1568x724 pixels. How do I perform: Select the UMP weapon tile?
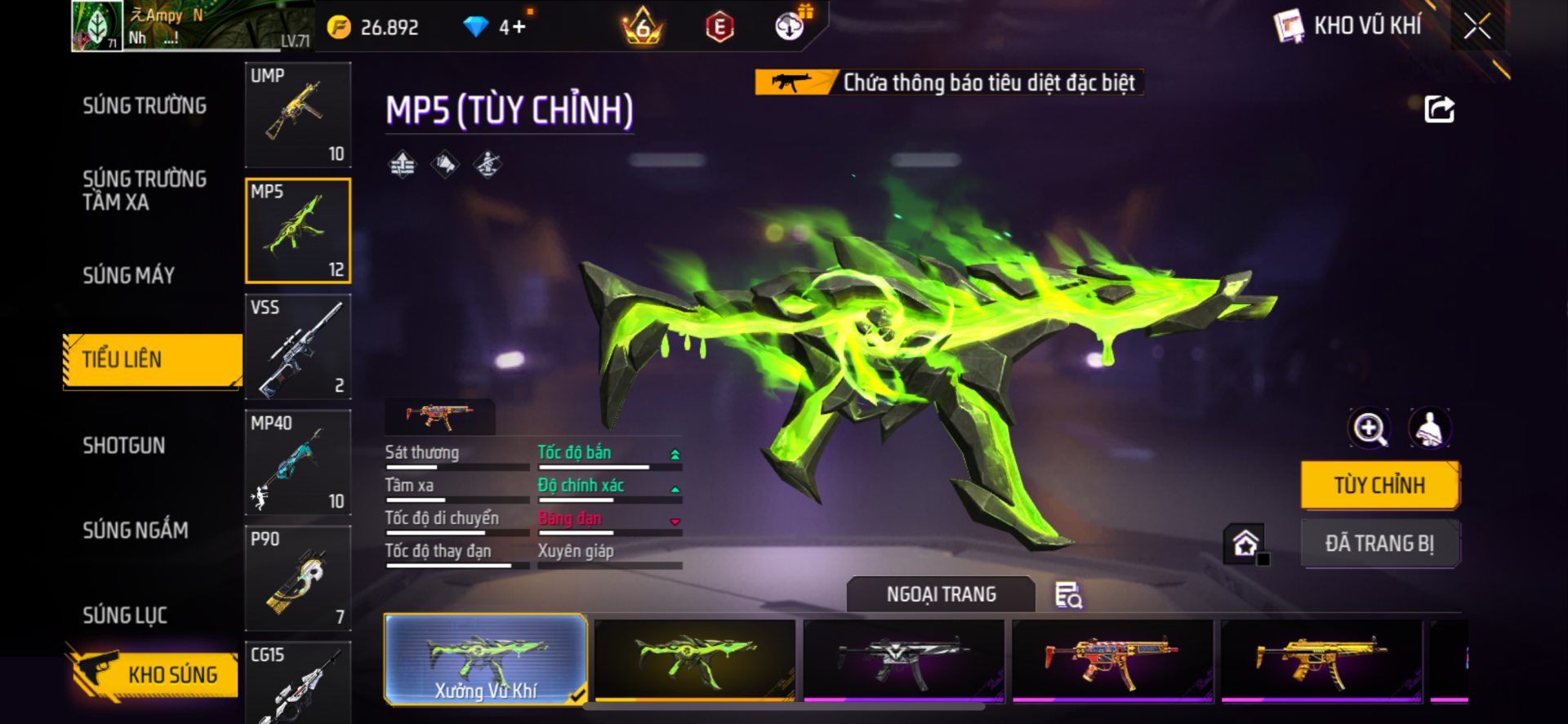pyautogui.click(x=298, y=115)
